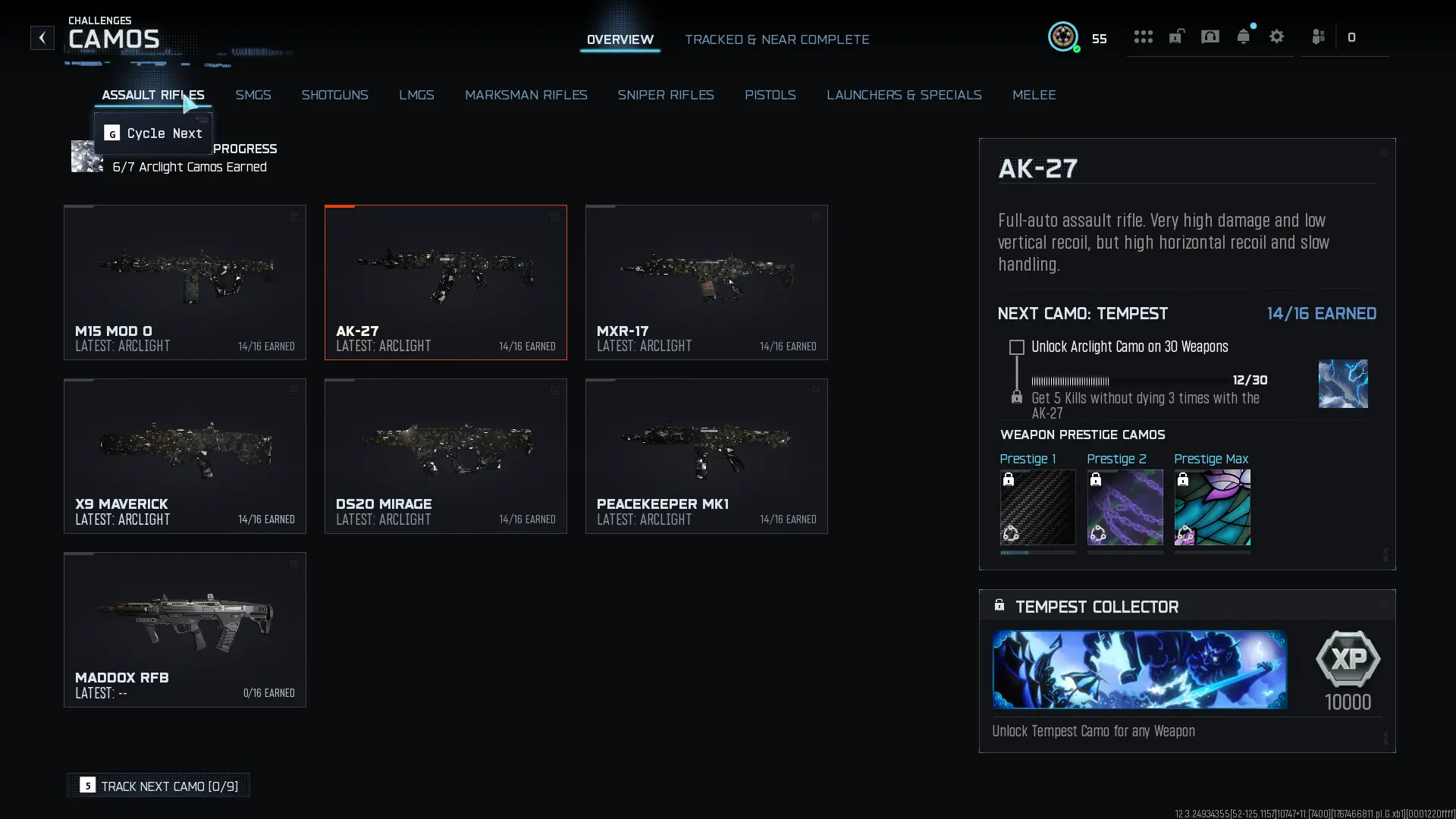Select the Melee weapons category
1456x819 pixels.
click(x=1034, y=95)
